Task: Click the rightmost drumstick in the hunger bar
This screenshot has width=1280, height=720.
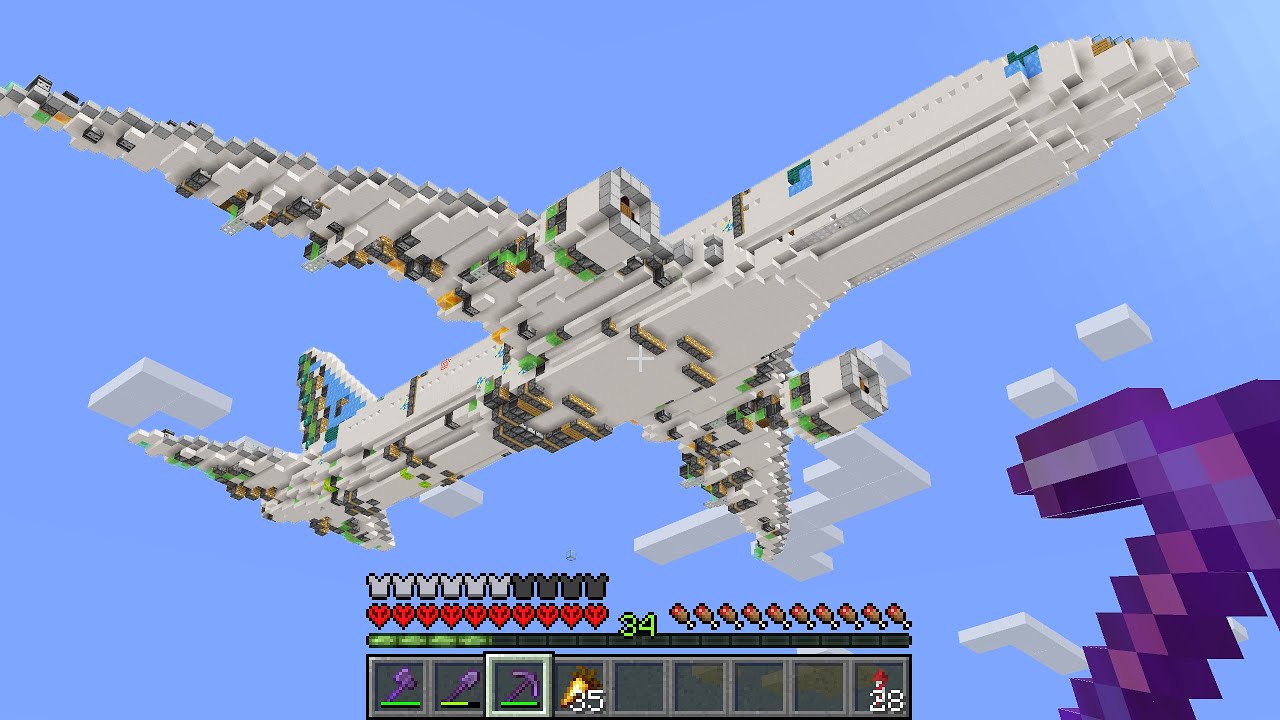Action: 897,614
